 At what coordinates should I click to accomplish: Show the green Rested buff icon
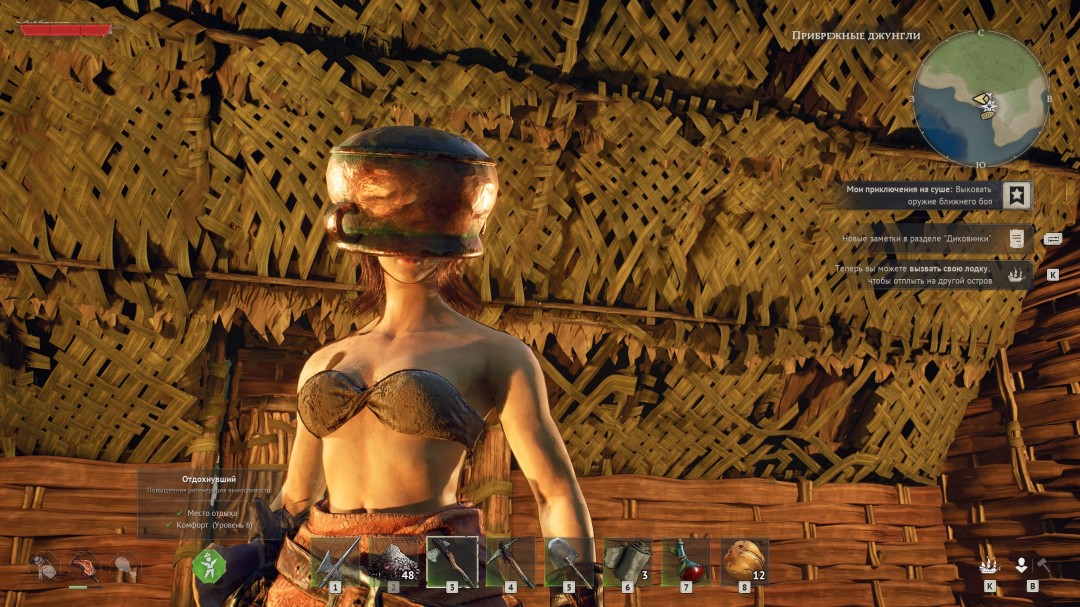click(210, 566)
